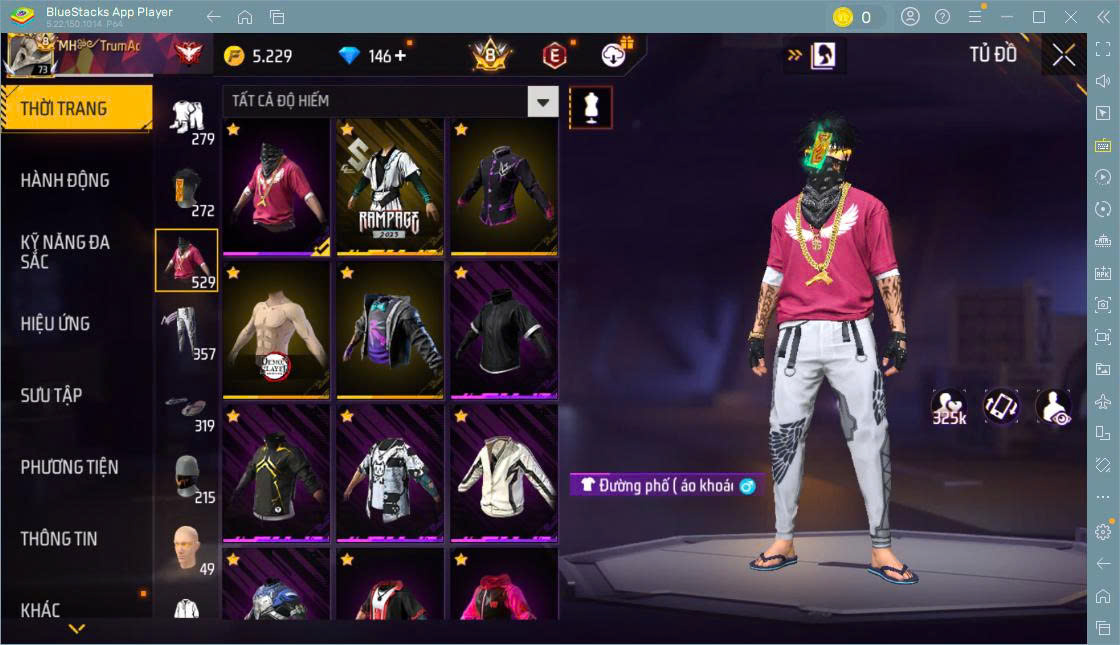Choose the Rampage 2023 jersey item
Screen dimensions: 1120x645
coord(389,188)
